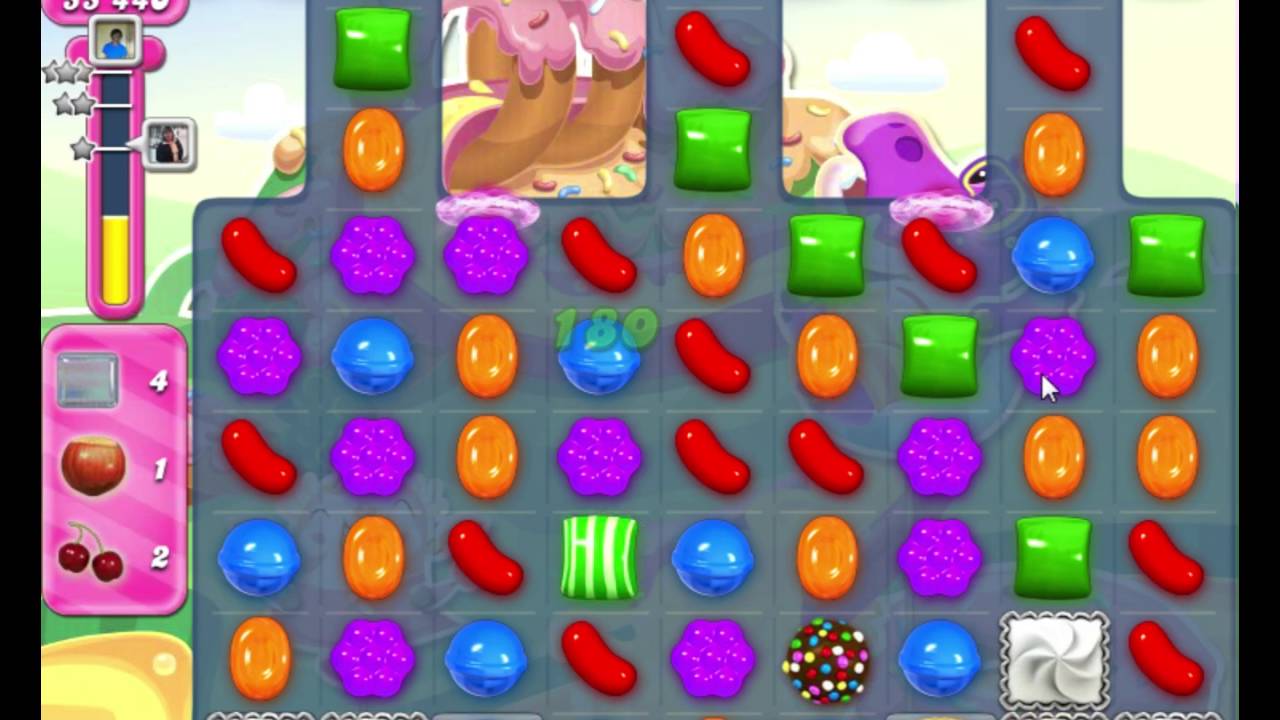1280x720 pixels.
Task: Click the hazelnut objective showing count 1
Action: point(90,463)
